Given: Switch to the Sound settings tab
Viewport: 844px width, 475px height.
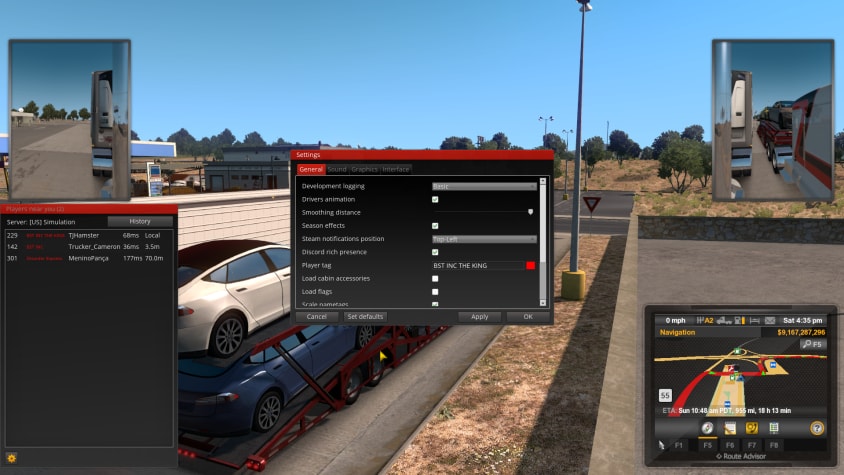Looking at the screenshot, I should (337, 169).
